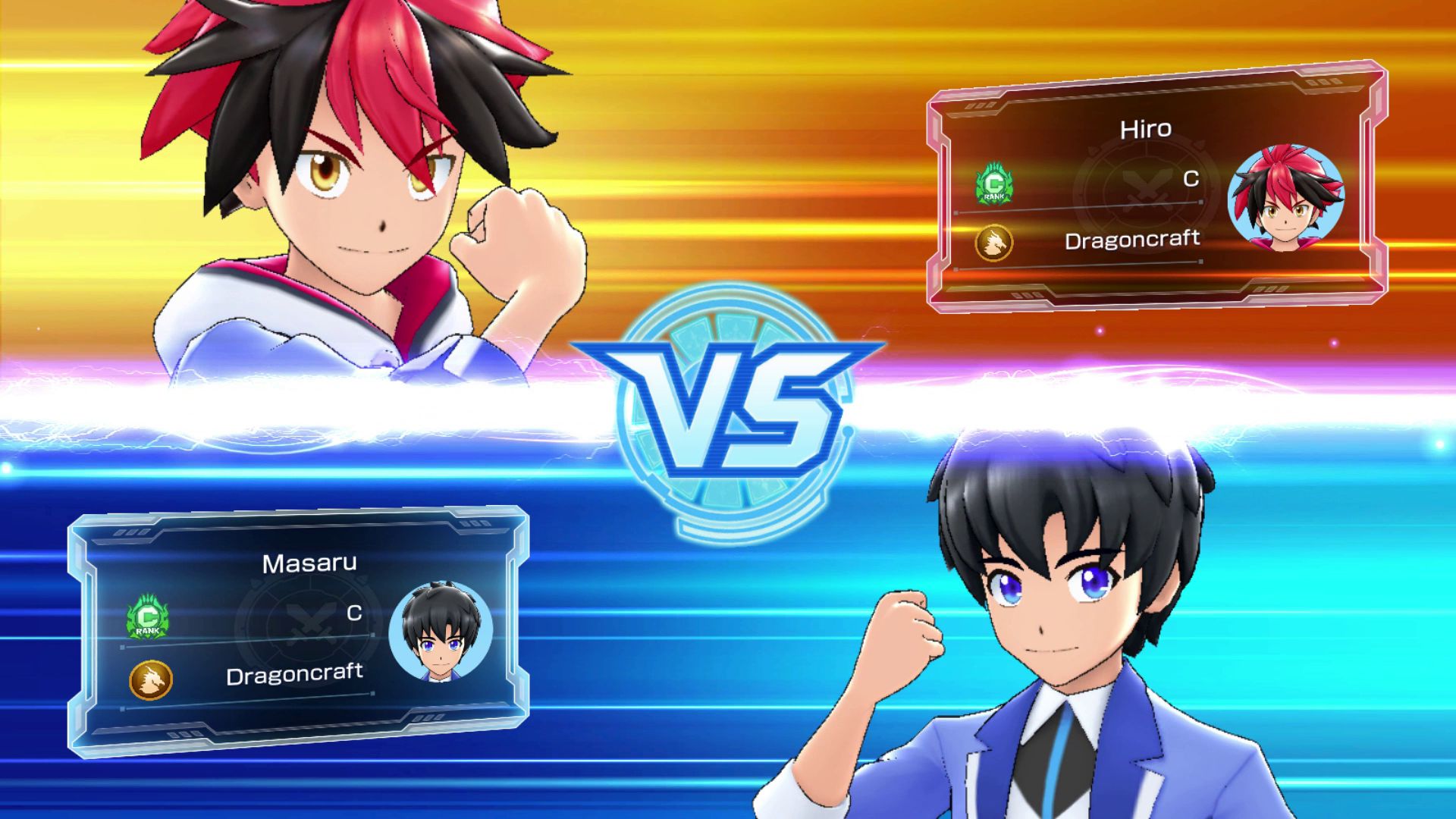Image resolution: width=1456 pixels, height=819 pixels.
Task: Click the Dragoncraft class emblem on Masaru's card
Action: (151, 679)
